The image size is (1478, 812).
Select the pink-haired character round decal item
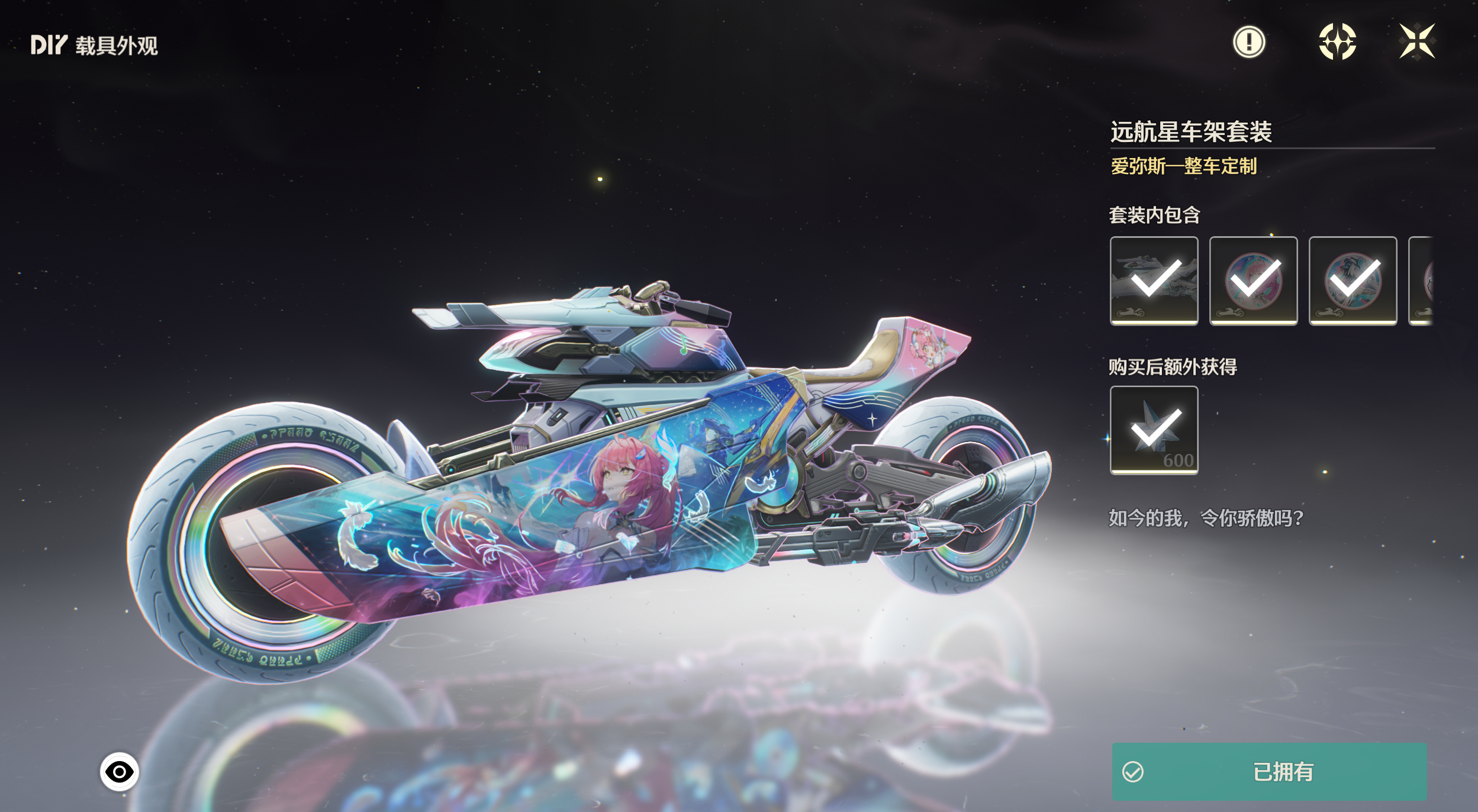[x=1253, y=281]
